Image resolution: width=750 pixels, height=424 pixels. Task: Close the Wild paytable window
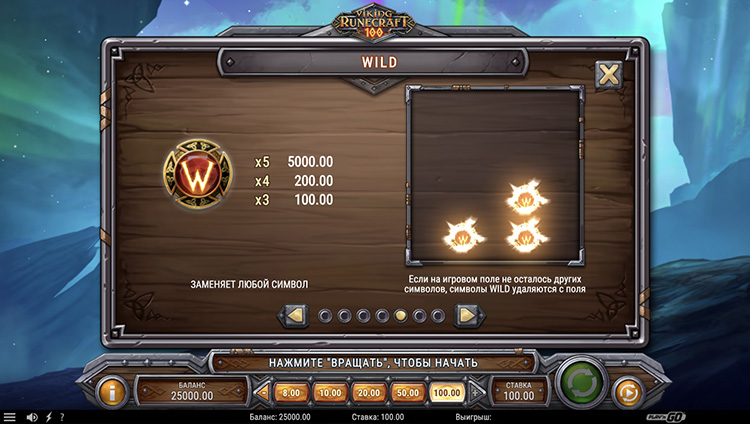608,75
